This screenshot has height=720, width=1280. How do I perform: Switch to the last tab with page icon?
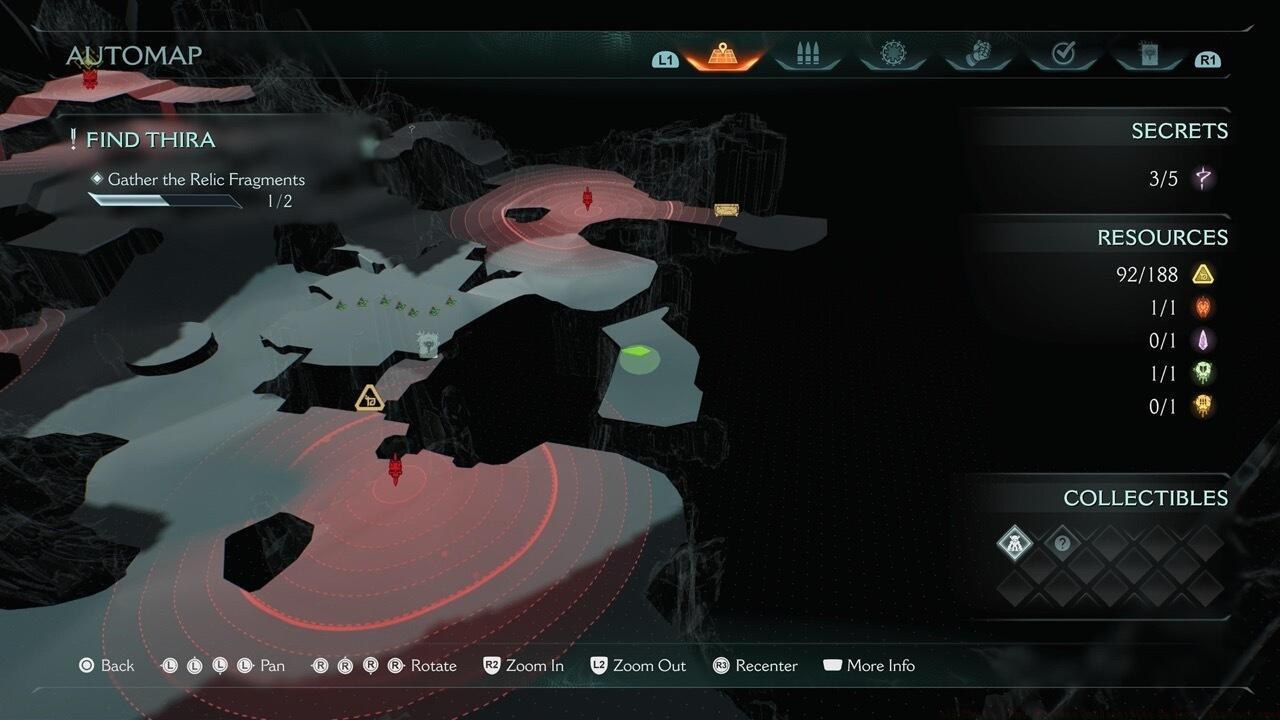[1147, 55]
